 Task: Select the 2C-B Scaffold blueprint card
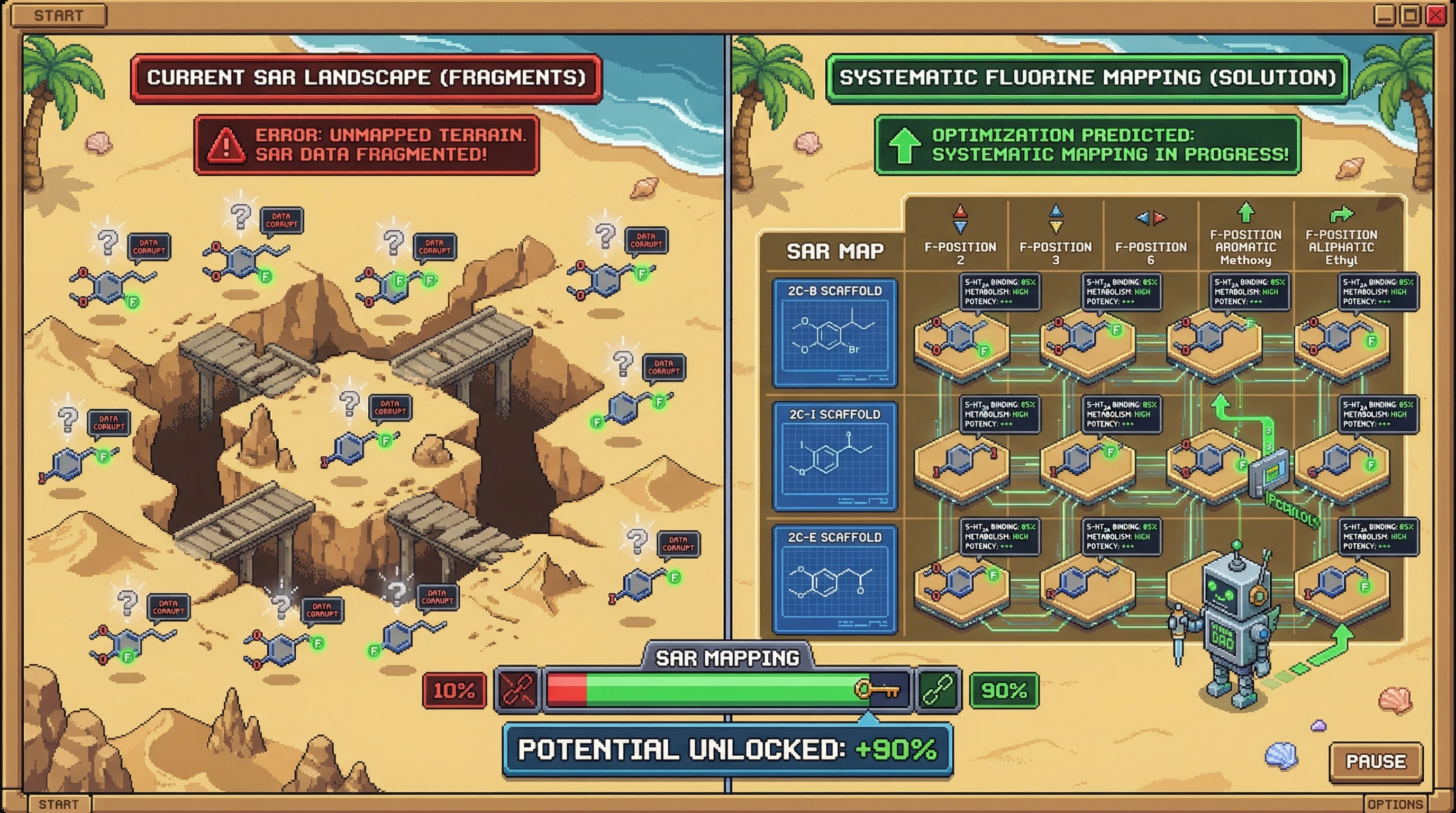click(x=834, y=332)
